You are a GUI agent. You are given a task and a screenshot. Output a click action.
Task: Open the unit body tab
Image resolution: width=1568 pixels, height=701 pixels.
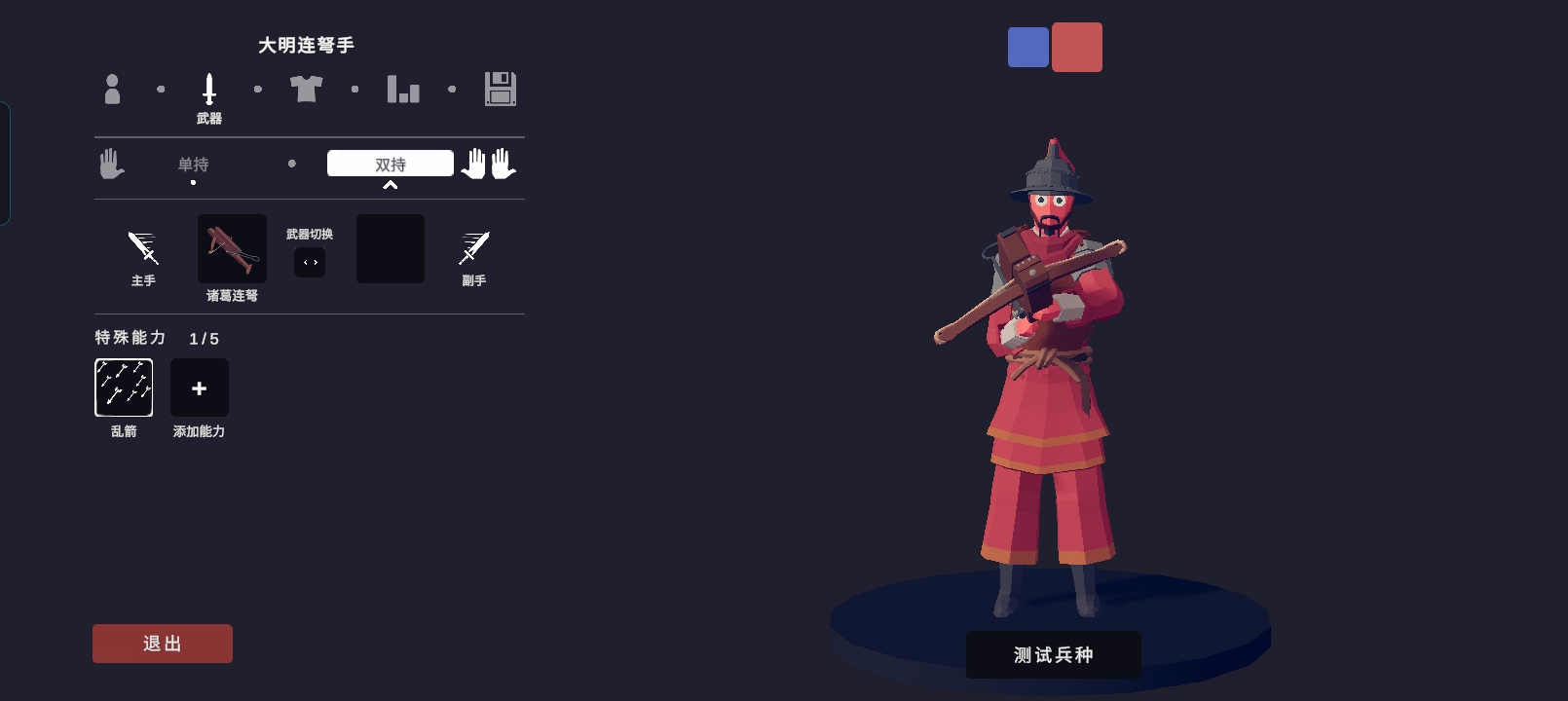pyautogui.click(x=112, y=90)
